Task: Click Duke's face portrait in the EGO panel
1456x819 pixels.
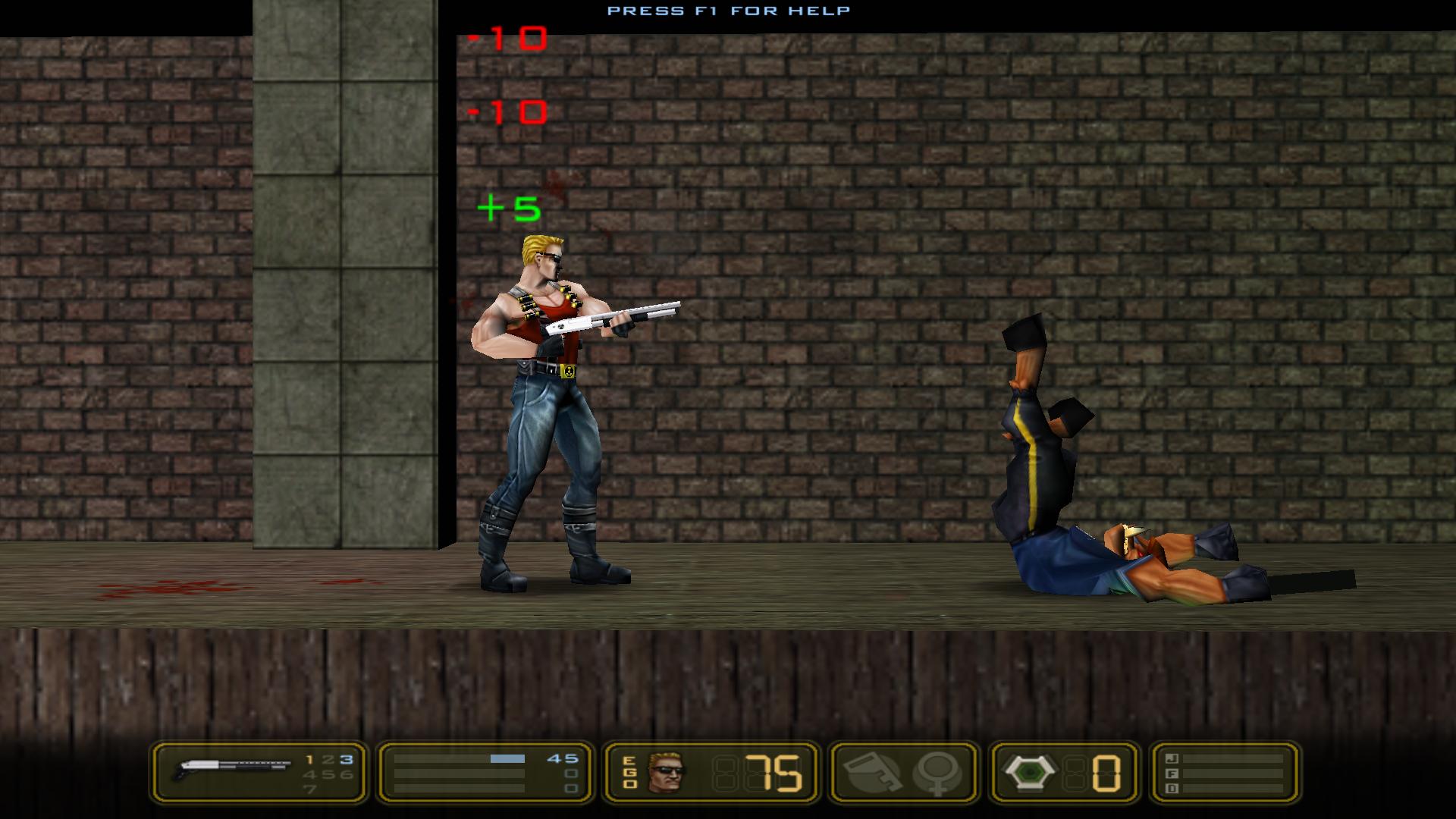Action: [x=666, y=773]
